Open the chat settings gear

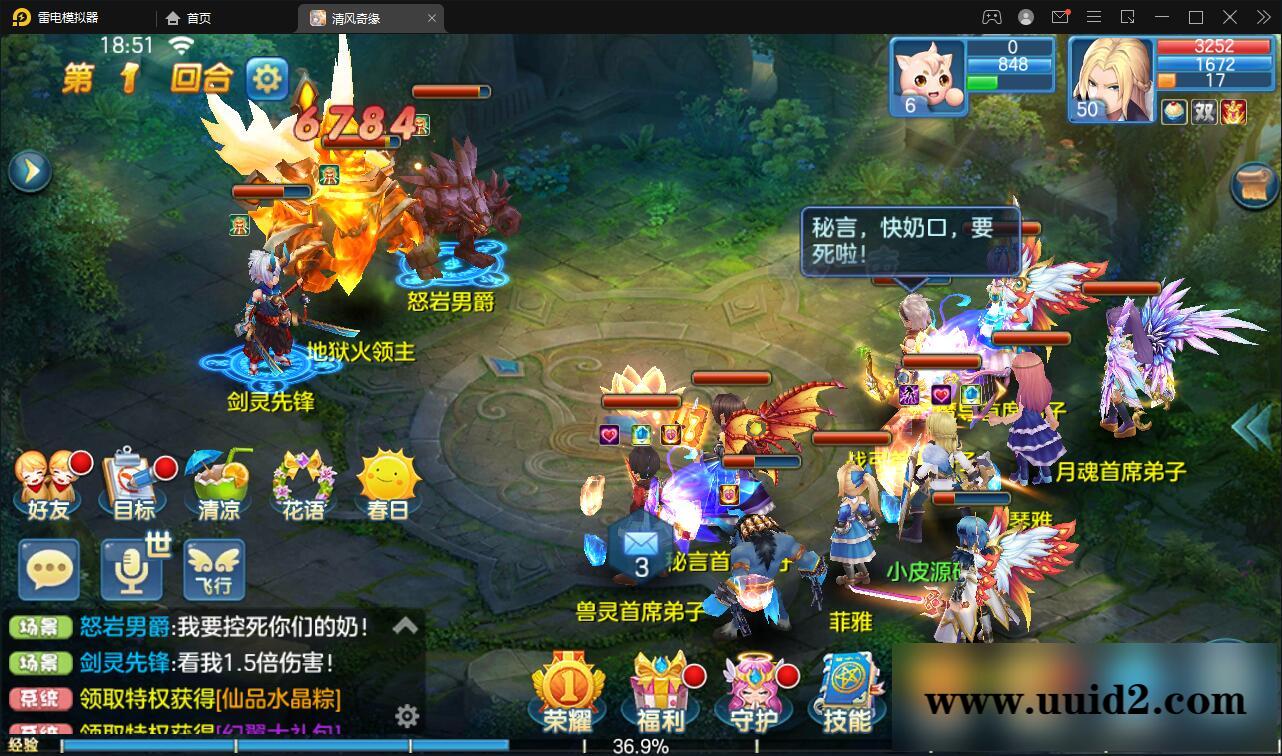[x=406, y=716]
